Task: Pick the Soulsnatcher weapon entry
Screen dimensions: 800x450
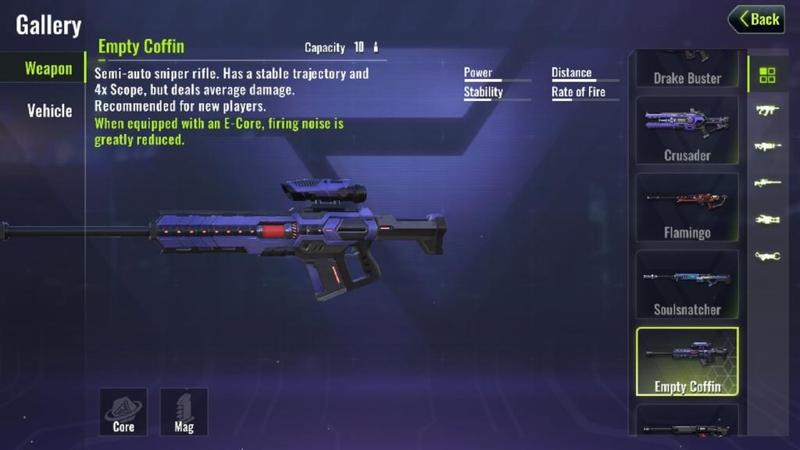Action: tap(687, 286)
